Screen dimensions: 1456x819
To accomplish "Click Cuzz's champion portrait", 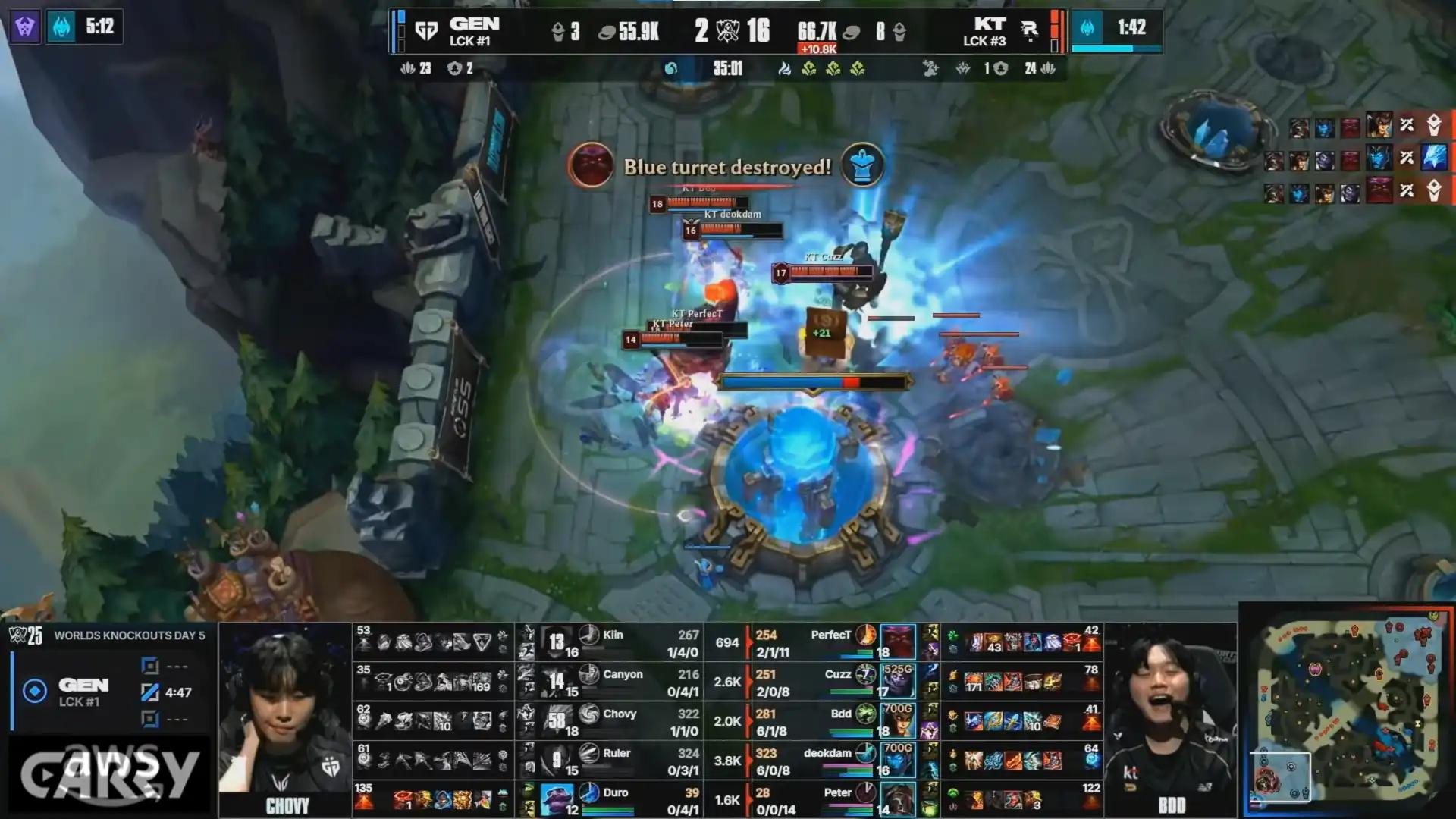I will coord(897,682).
